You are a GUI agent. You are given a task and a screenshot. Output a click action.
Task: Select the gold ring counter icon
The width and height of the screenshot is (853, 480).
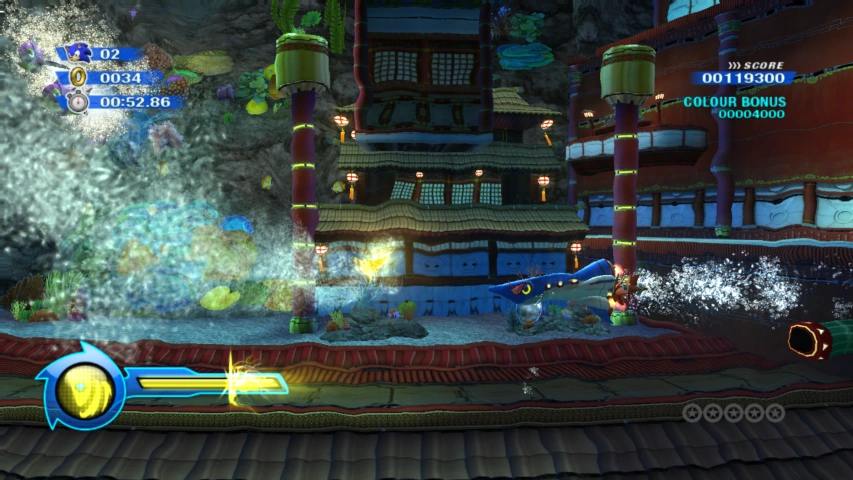[77, 78]
